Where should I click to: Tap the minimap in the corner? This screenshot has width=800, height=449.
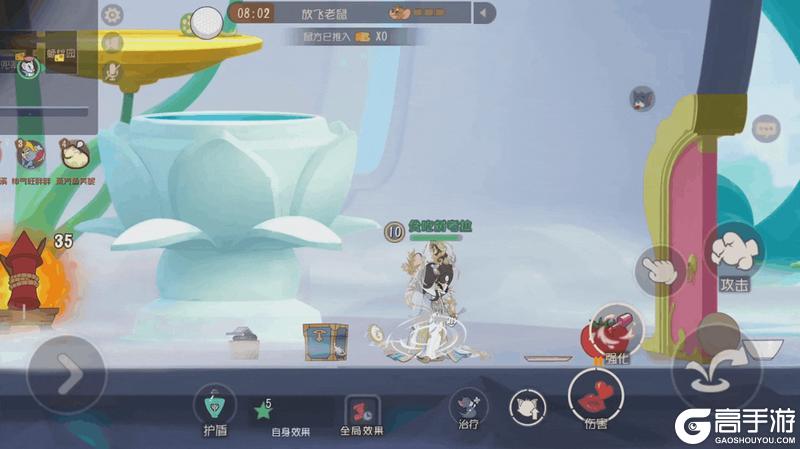tap(48, 66)
